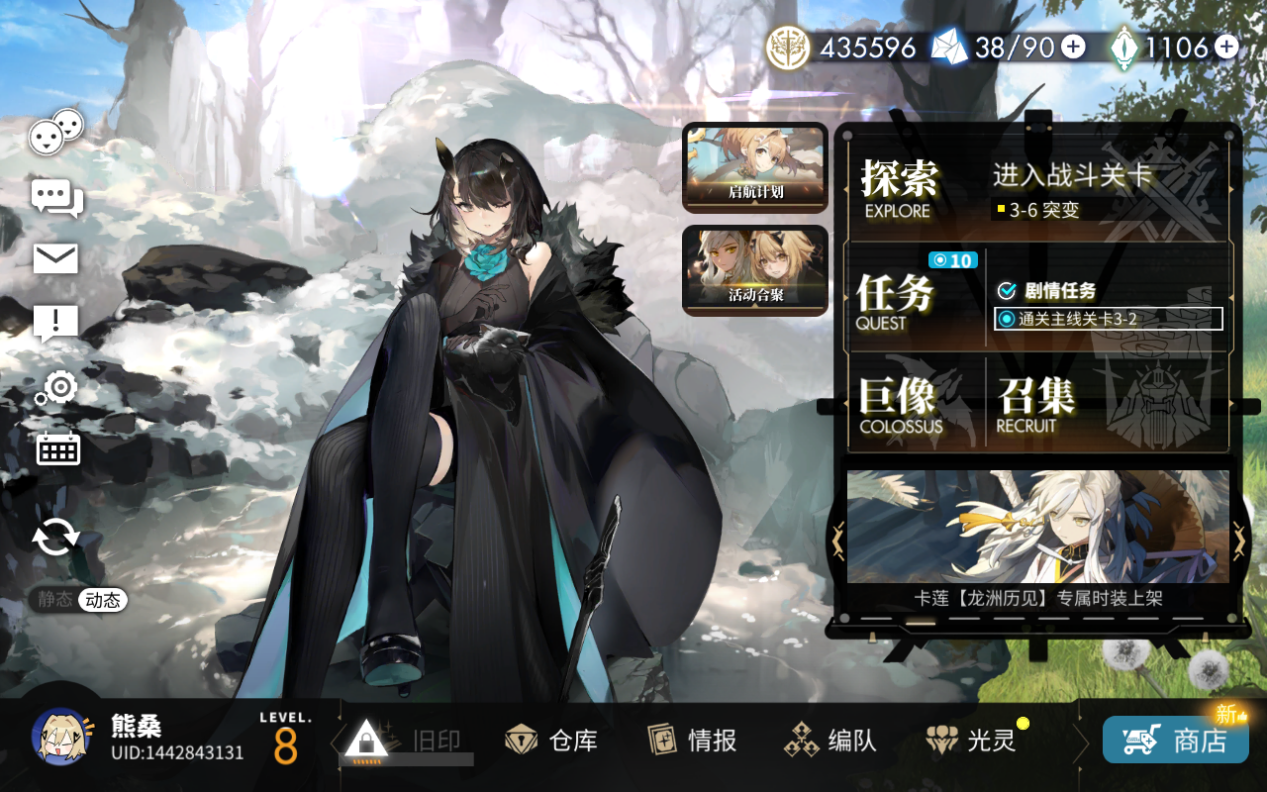Select the 通关主线关卡3-2 quest entry
The height and width of the screenshot is (792, 1267).
[x=1108, y=319]
